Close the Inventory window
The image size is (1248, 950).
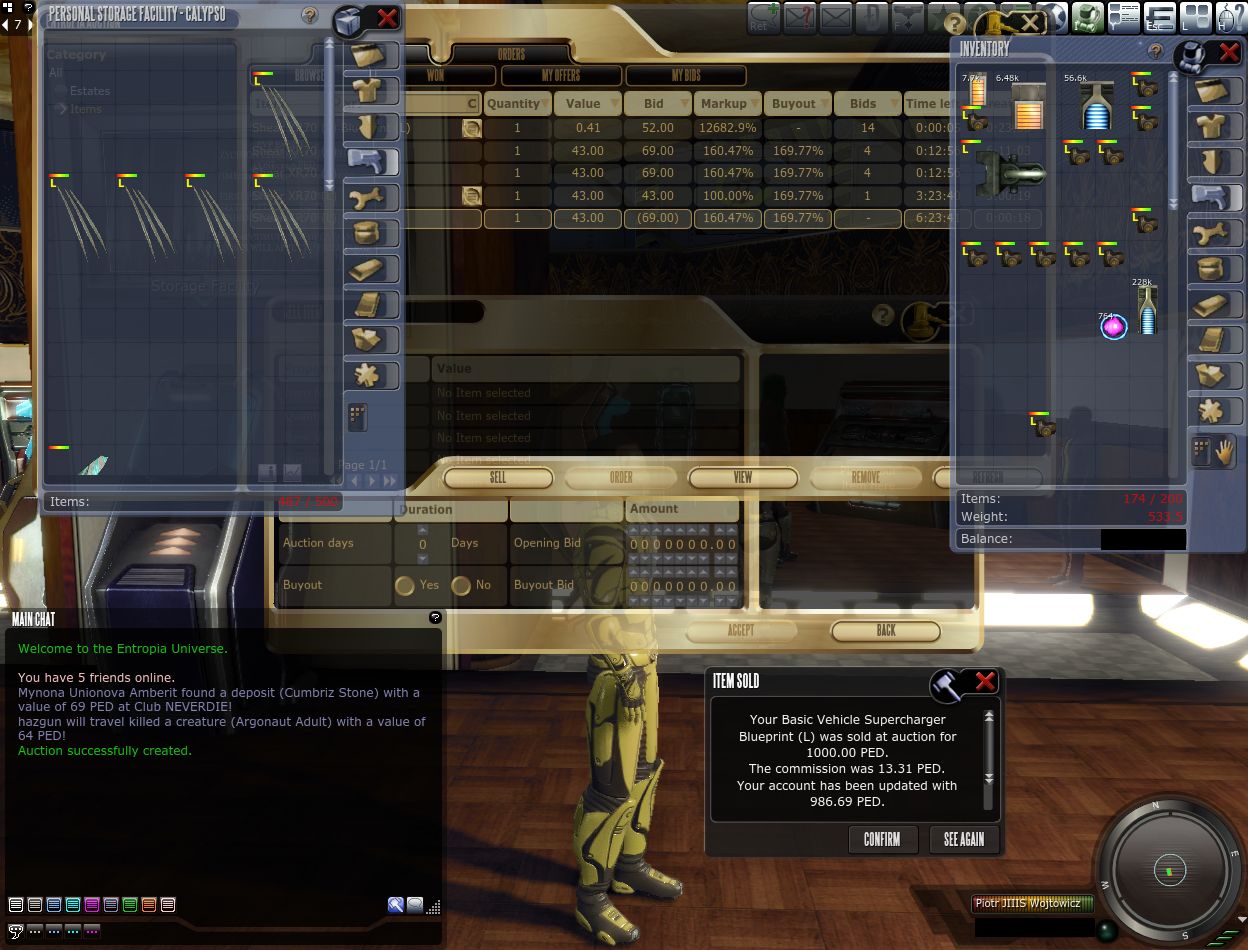tap(1228, 52)
